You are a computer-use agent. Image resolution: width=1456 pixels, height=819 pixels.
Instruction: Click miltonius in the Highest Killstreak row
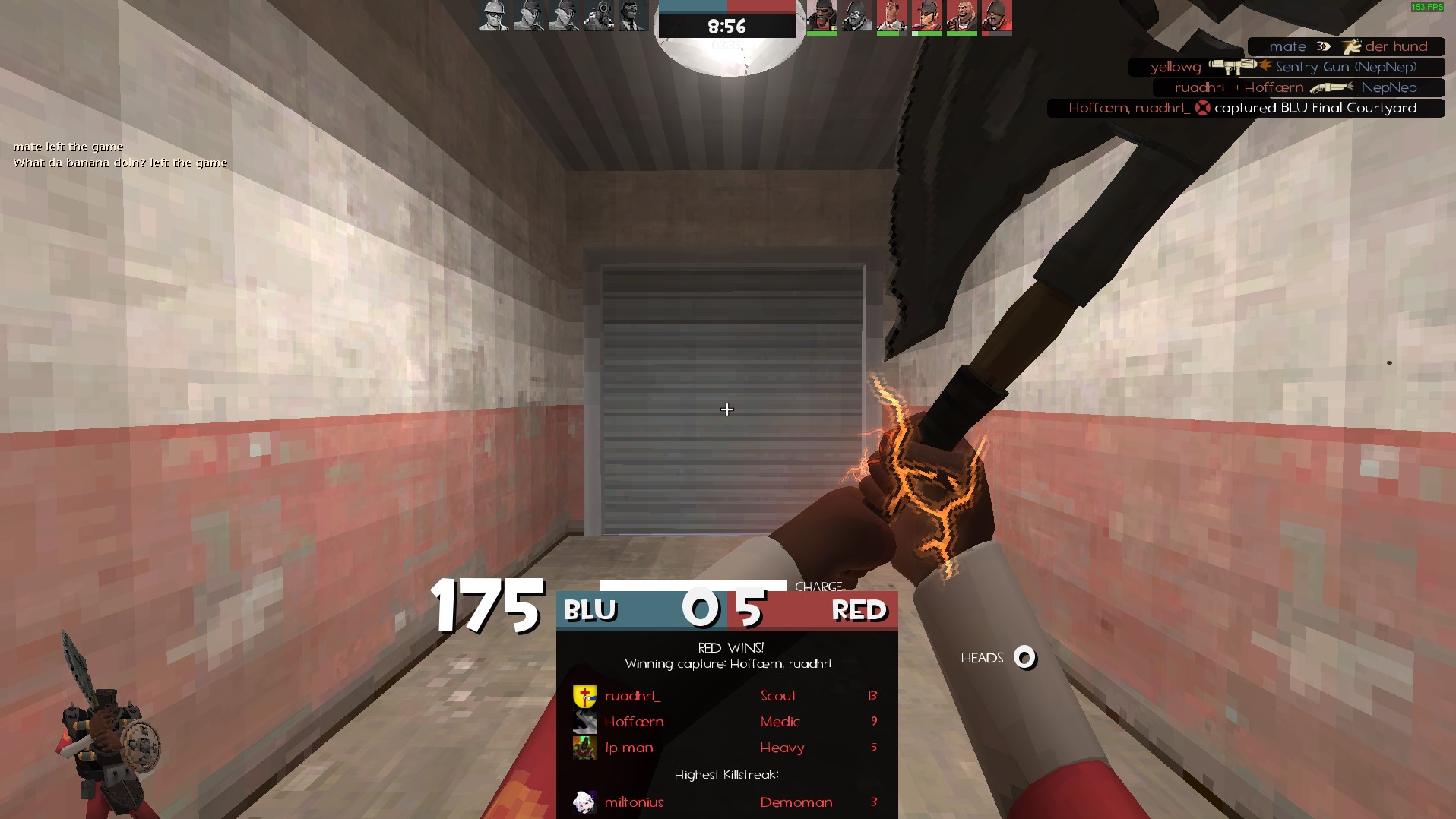(634, 802)
